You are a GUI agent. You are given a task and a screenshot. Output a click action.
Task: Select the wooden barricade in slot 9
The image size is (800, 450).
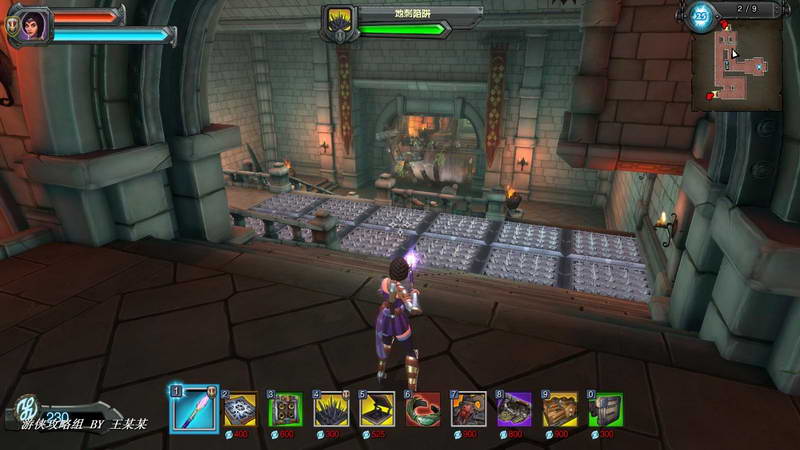tap(559, 409)
